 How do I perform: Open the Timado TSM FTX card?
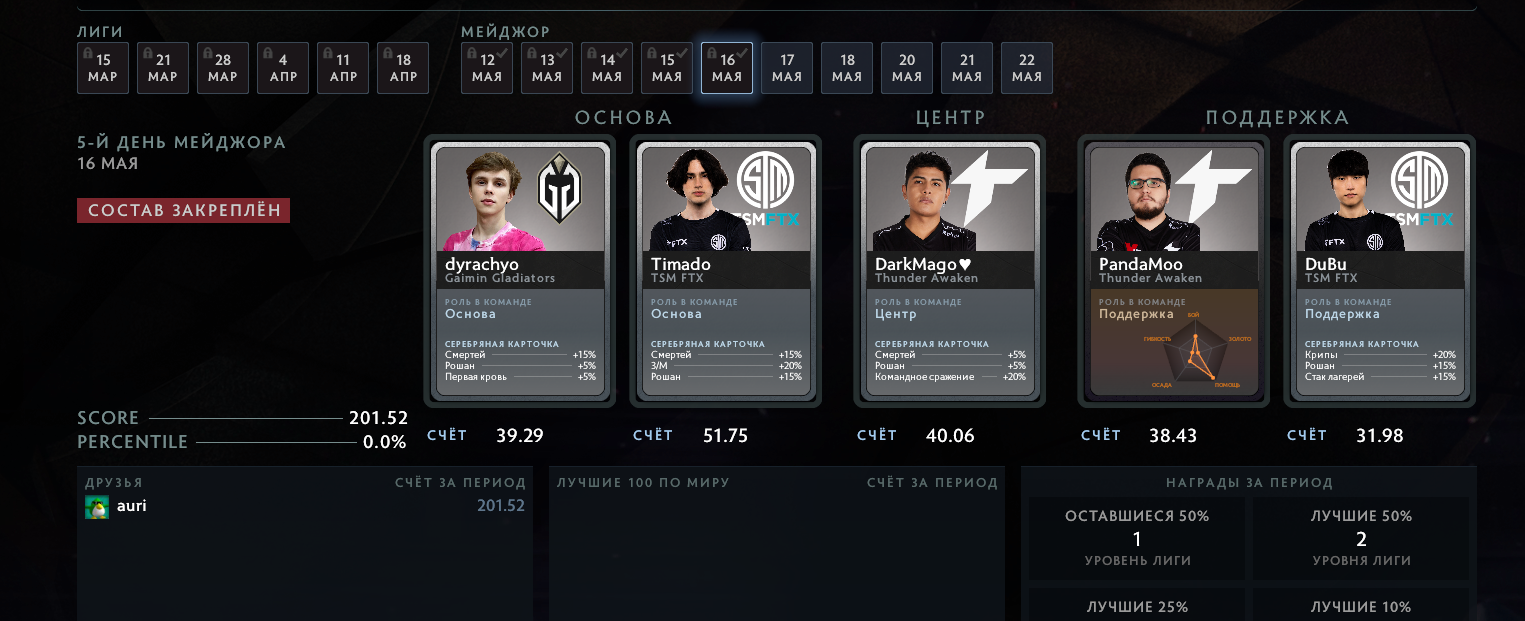point(725,271)
